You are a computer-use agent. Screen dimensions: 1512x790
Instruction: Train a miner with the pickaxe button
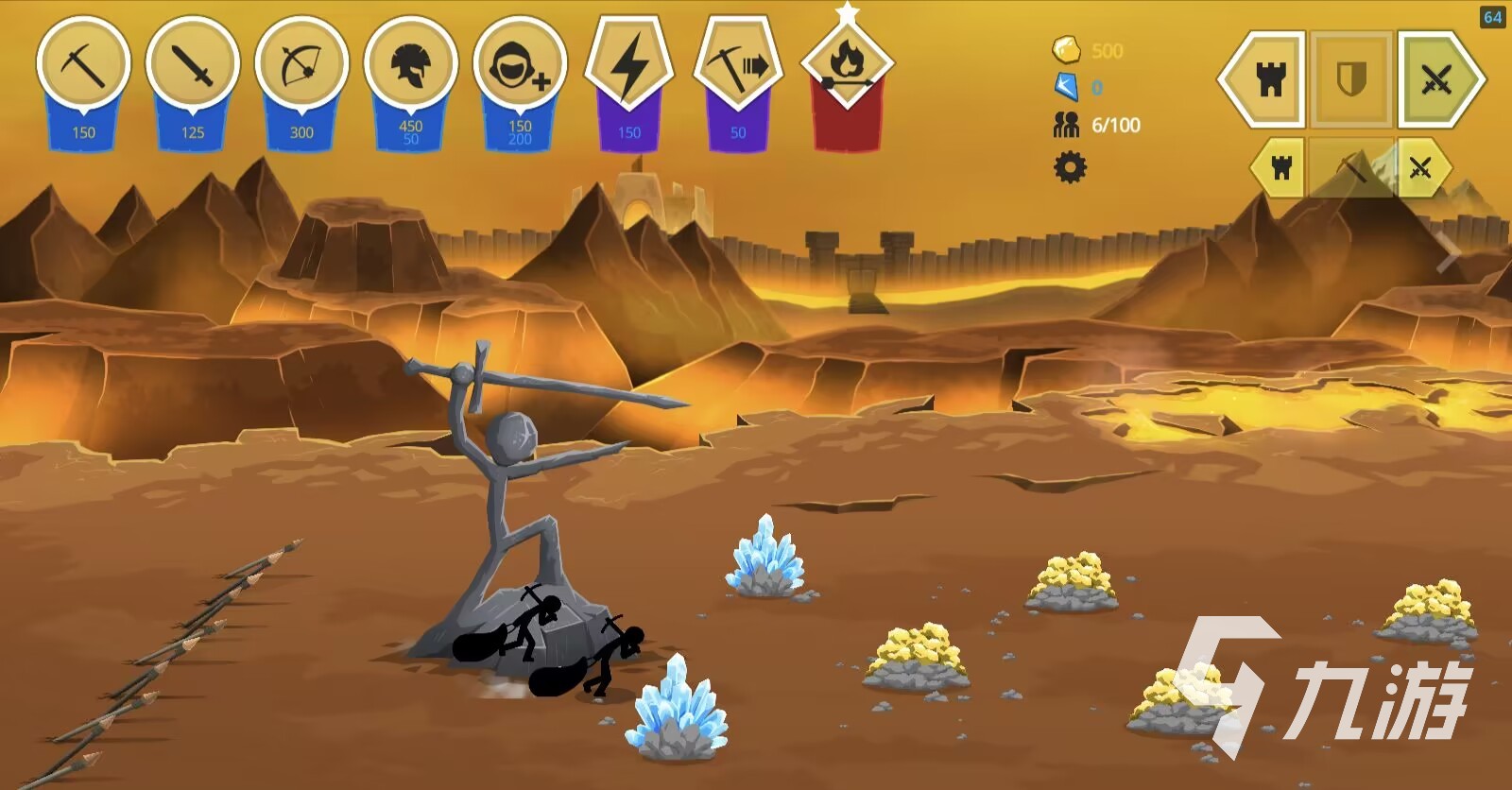[x=83, y=64]
